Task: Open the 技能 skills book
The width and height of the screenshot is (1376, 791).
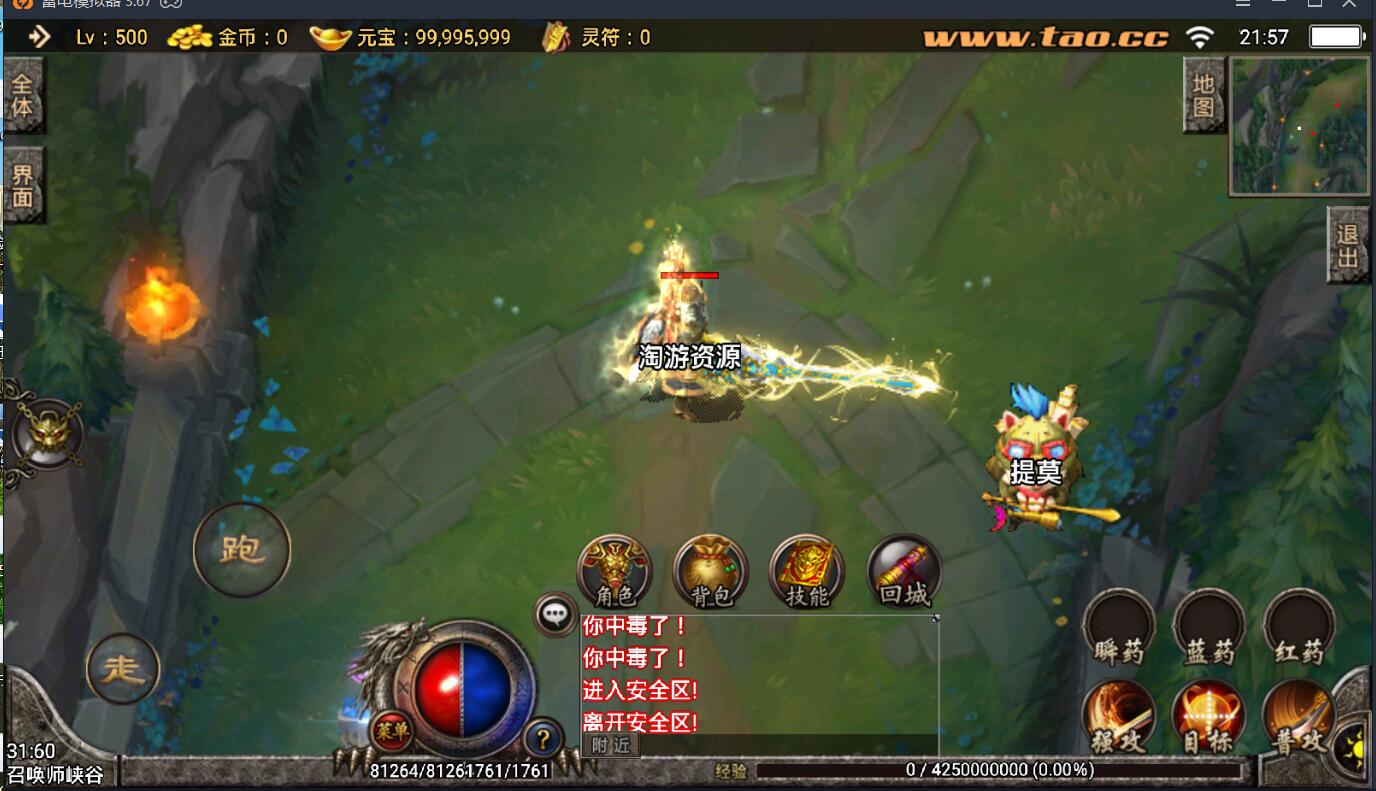Action: click(806, 572)
